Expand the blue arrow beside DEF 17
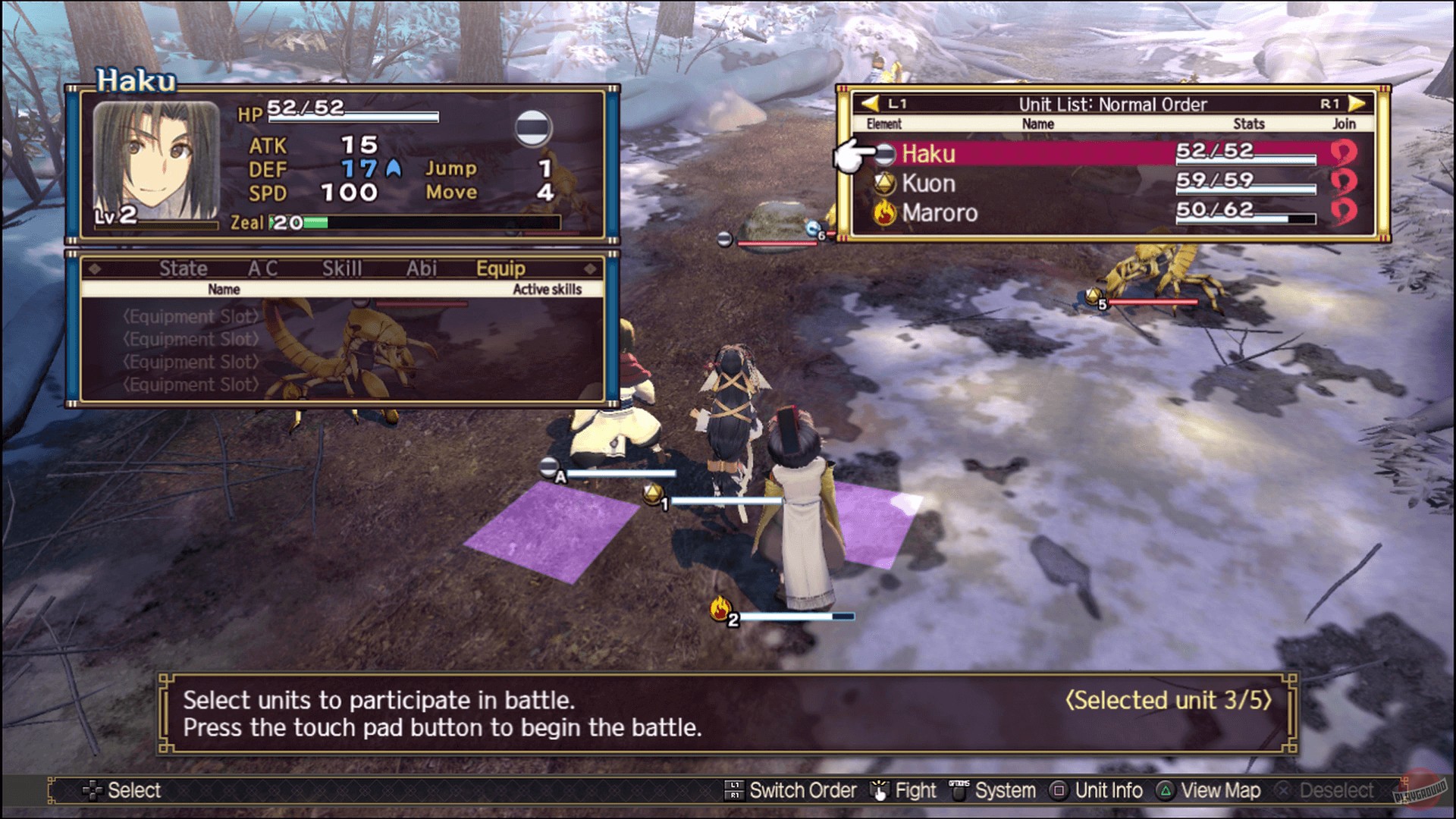The height and width of the screenshot is (819, 1456). (391, 168)
